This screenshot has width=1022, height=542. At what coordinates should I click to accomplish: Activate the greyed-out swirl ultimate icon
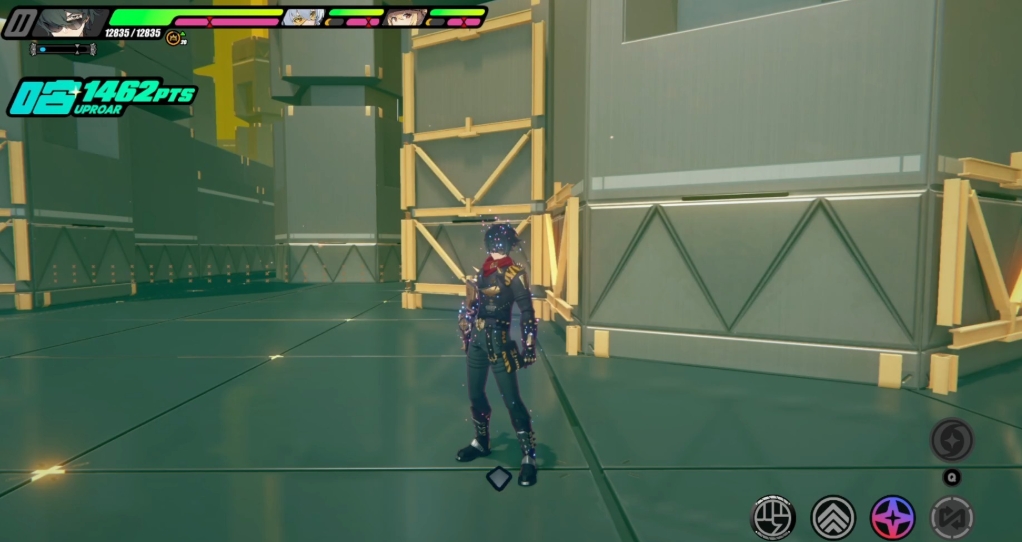pyautogui.click(x=951, y=440)
